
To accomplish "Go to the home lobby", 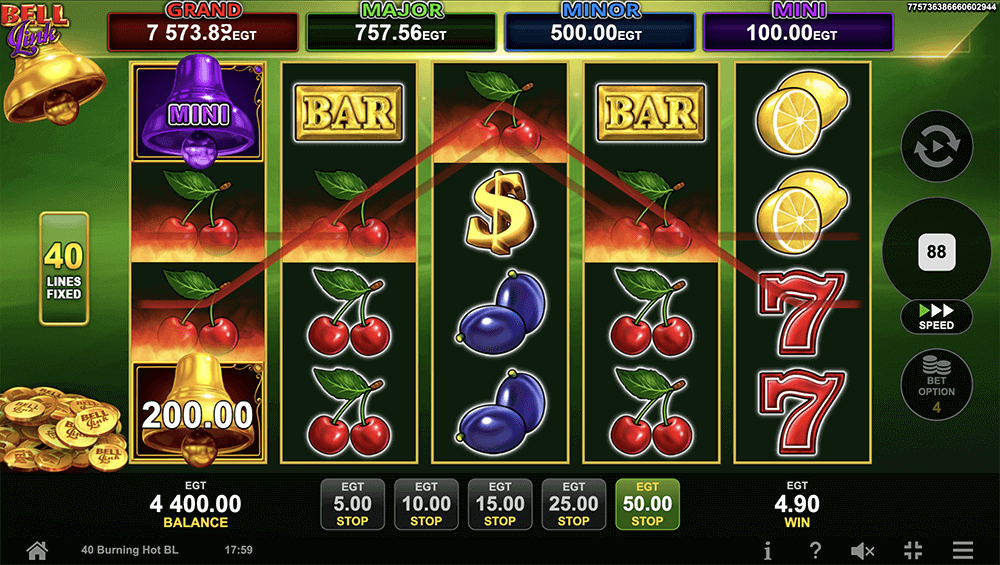I will (37, 550).
